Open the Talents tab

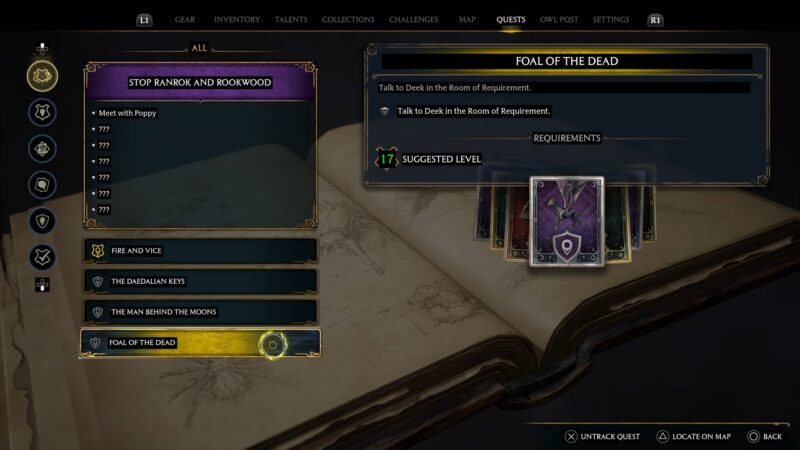pos(291,19)
